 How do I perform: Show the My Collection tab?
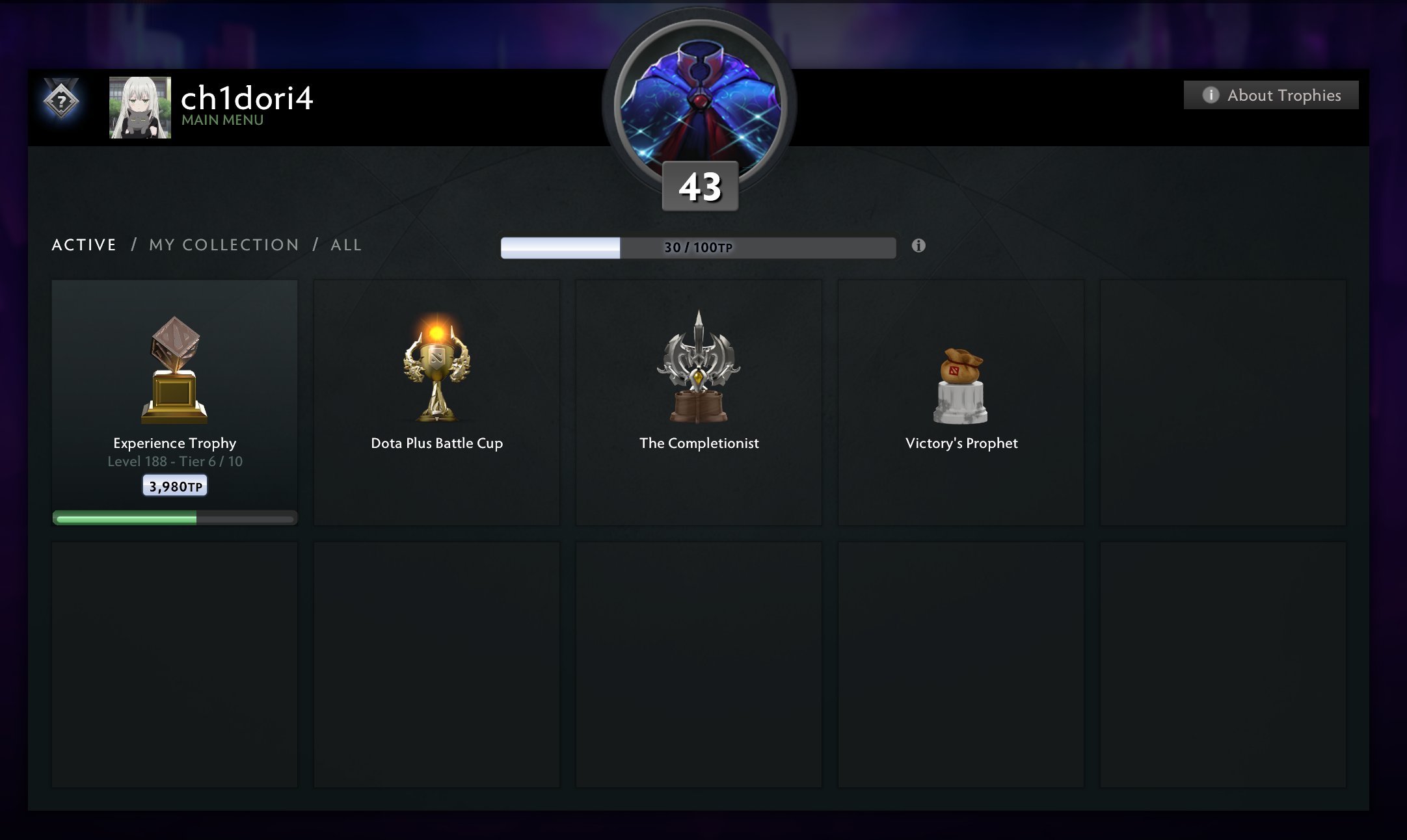tap(224, 245)
